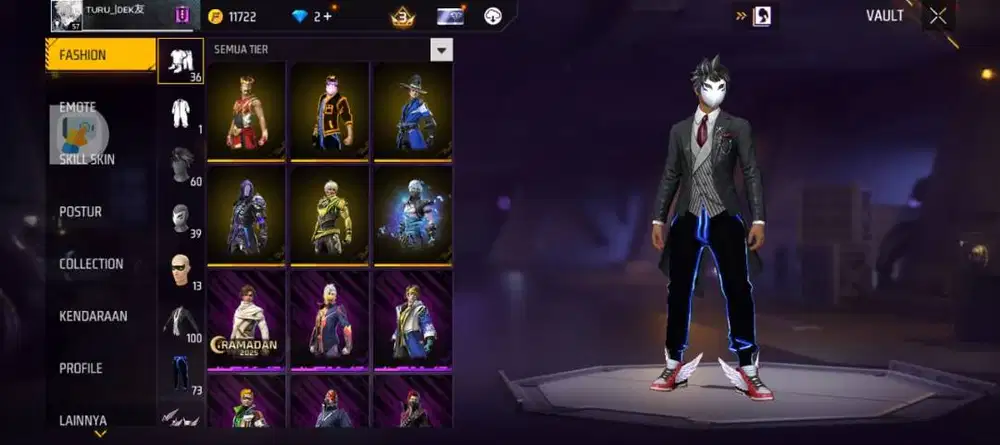
Task: Show the Profile tab
Action: coord(81,368)
